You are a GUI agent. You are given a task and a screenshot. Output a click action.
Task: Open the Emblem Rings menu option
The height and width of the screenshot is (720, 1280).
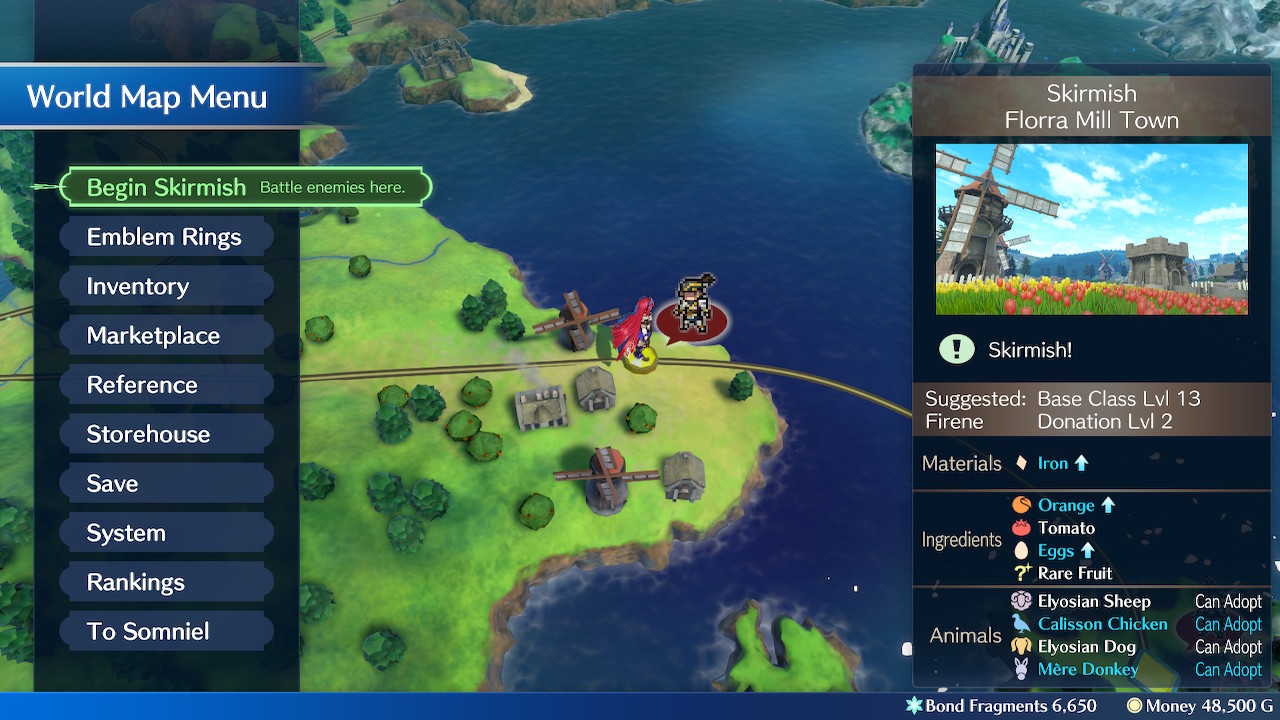pos(165,236)
